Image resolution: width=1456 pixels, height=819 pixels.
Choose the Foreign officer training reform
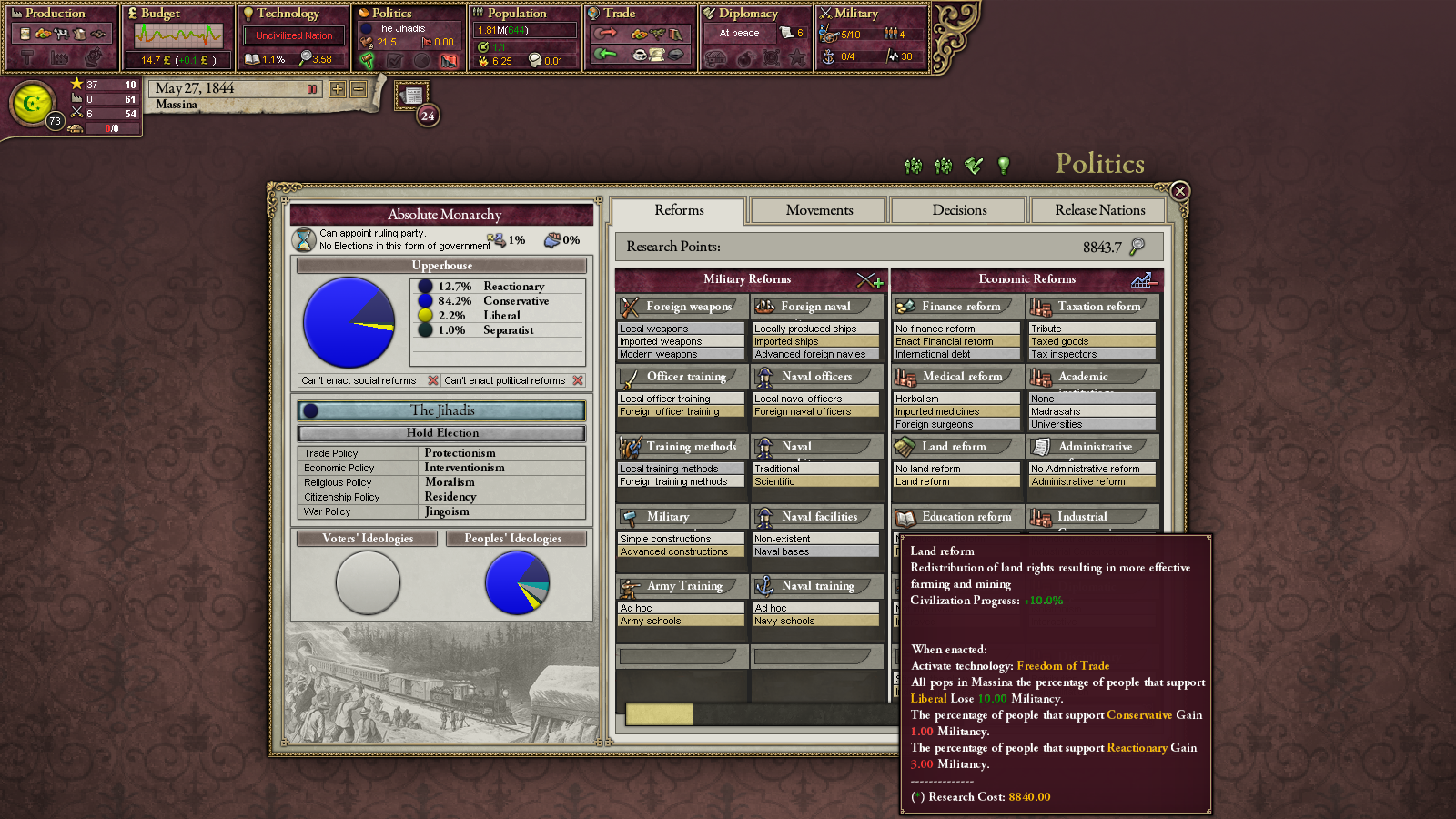click(x=681, y=412)
